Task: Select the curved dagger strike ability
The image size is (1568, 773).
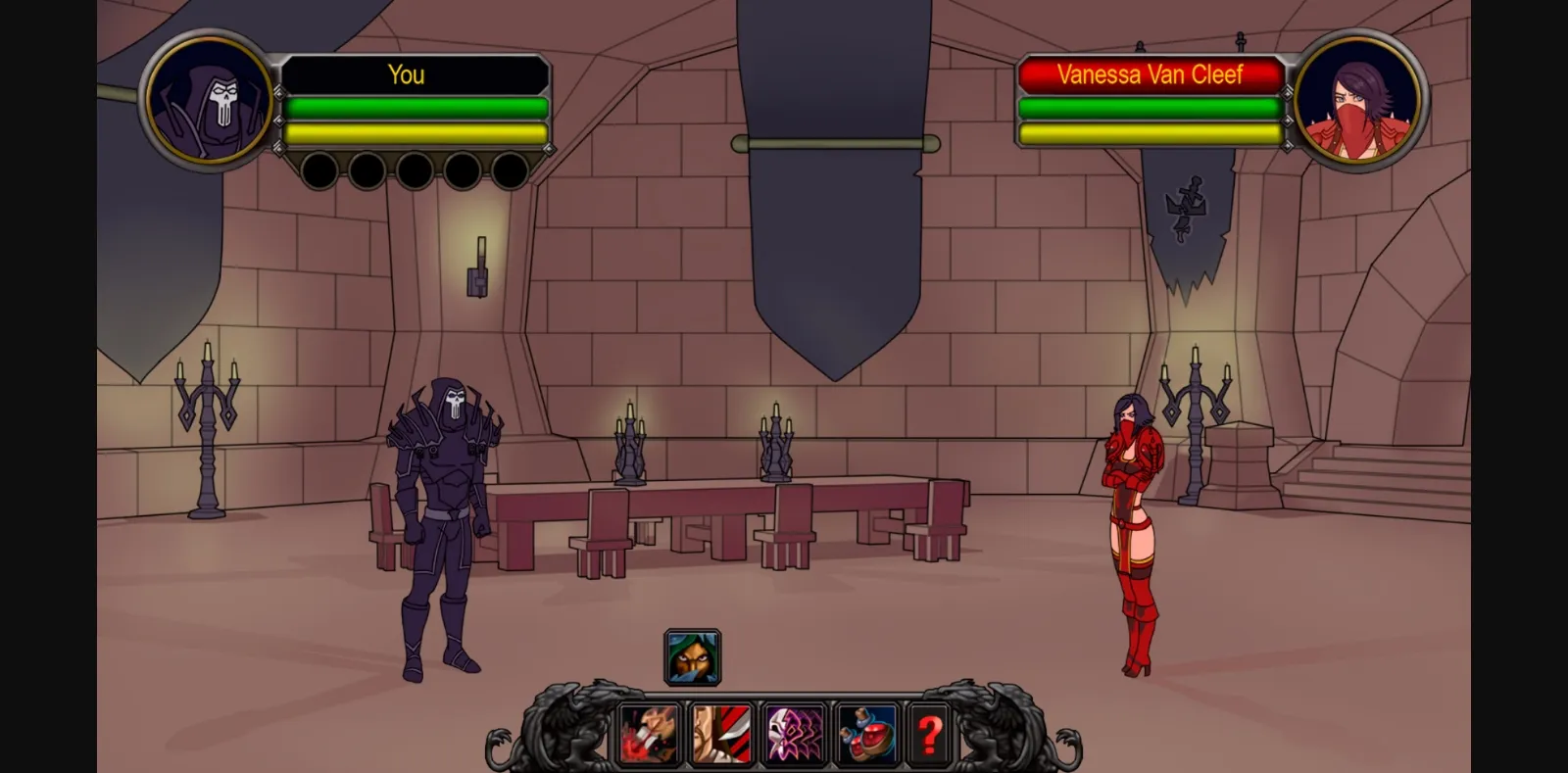Action: pos(721,735)
